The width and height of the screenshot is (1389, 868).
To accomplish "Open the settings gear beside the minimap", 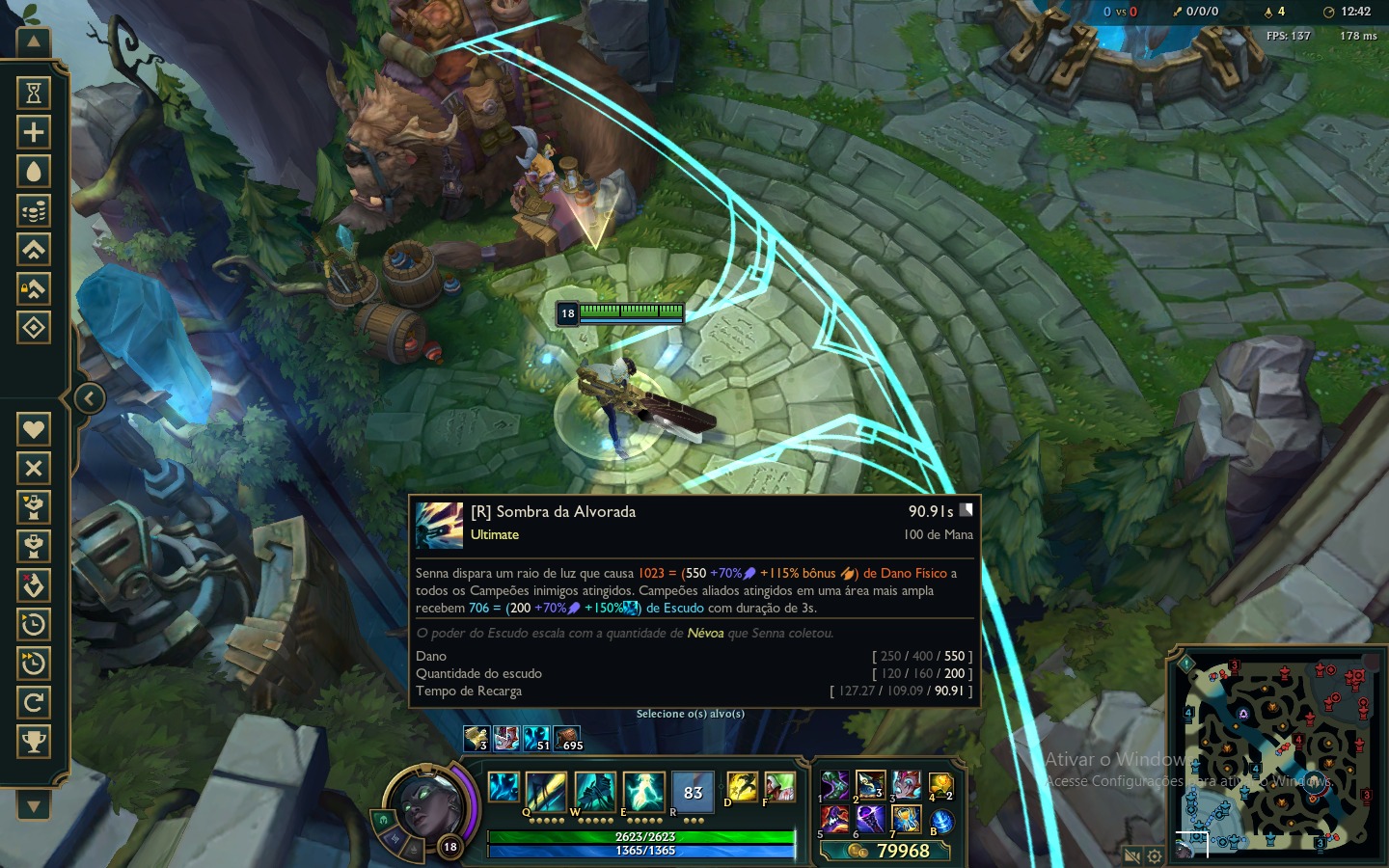I will click(x=1154, y=854).
